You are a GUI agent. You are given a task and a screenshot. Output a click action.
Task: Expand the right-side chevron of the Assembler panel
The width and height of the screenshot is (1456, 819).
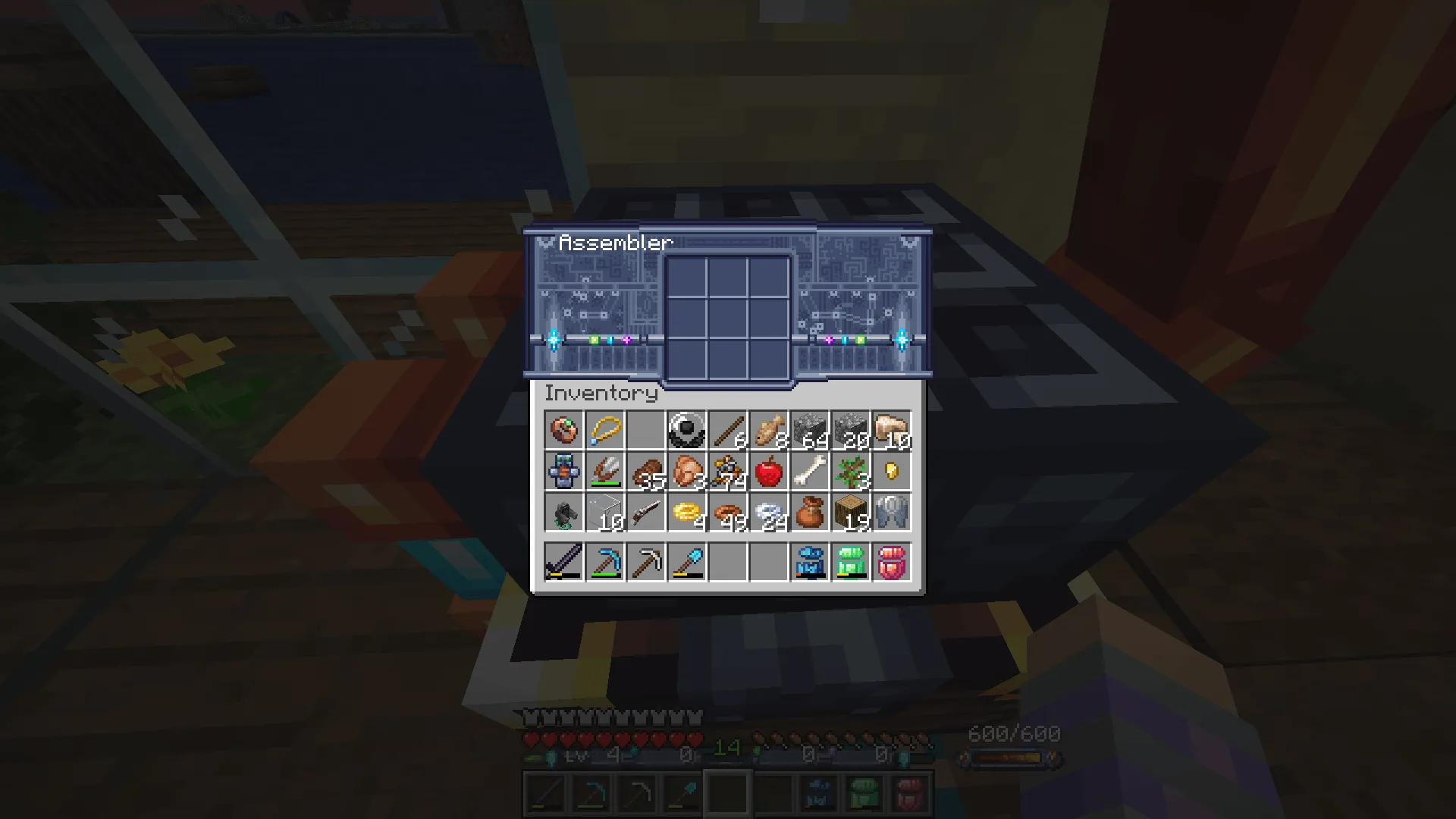click(908, 243)
